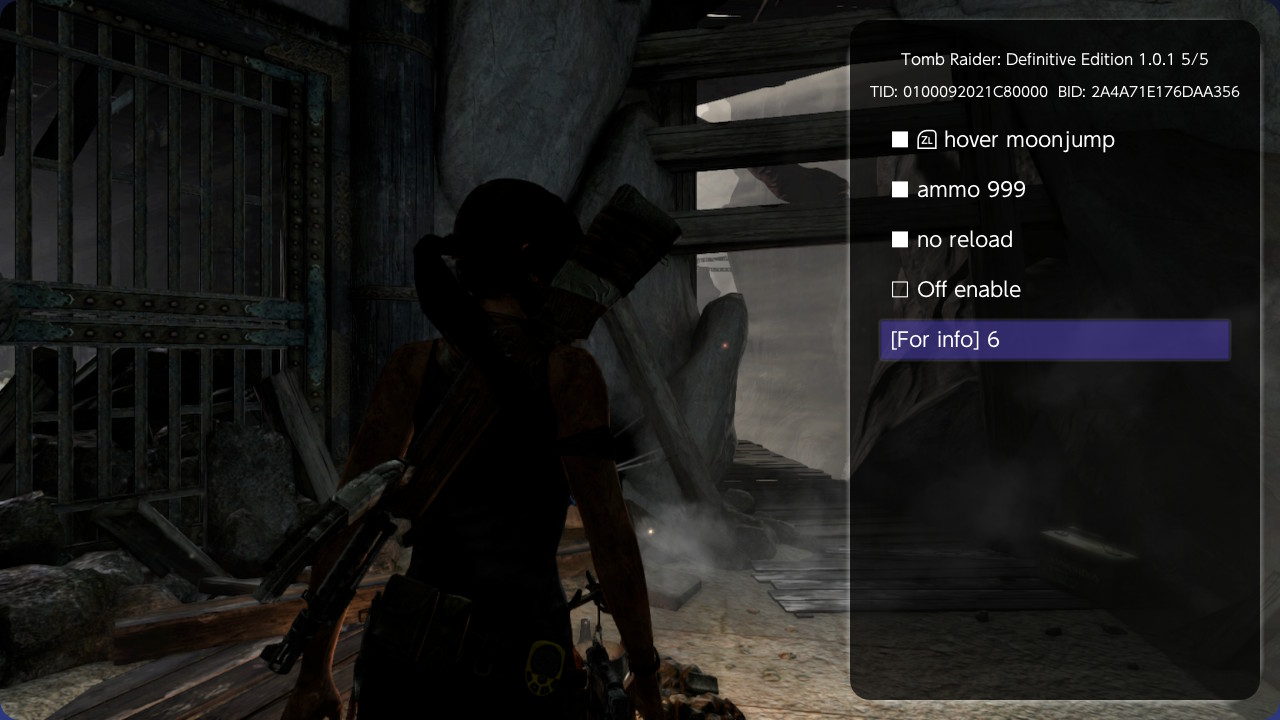Screen dimensions: 1280x720
Task: Select the TID identifier text
Action: tap(960, 91)
